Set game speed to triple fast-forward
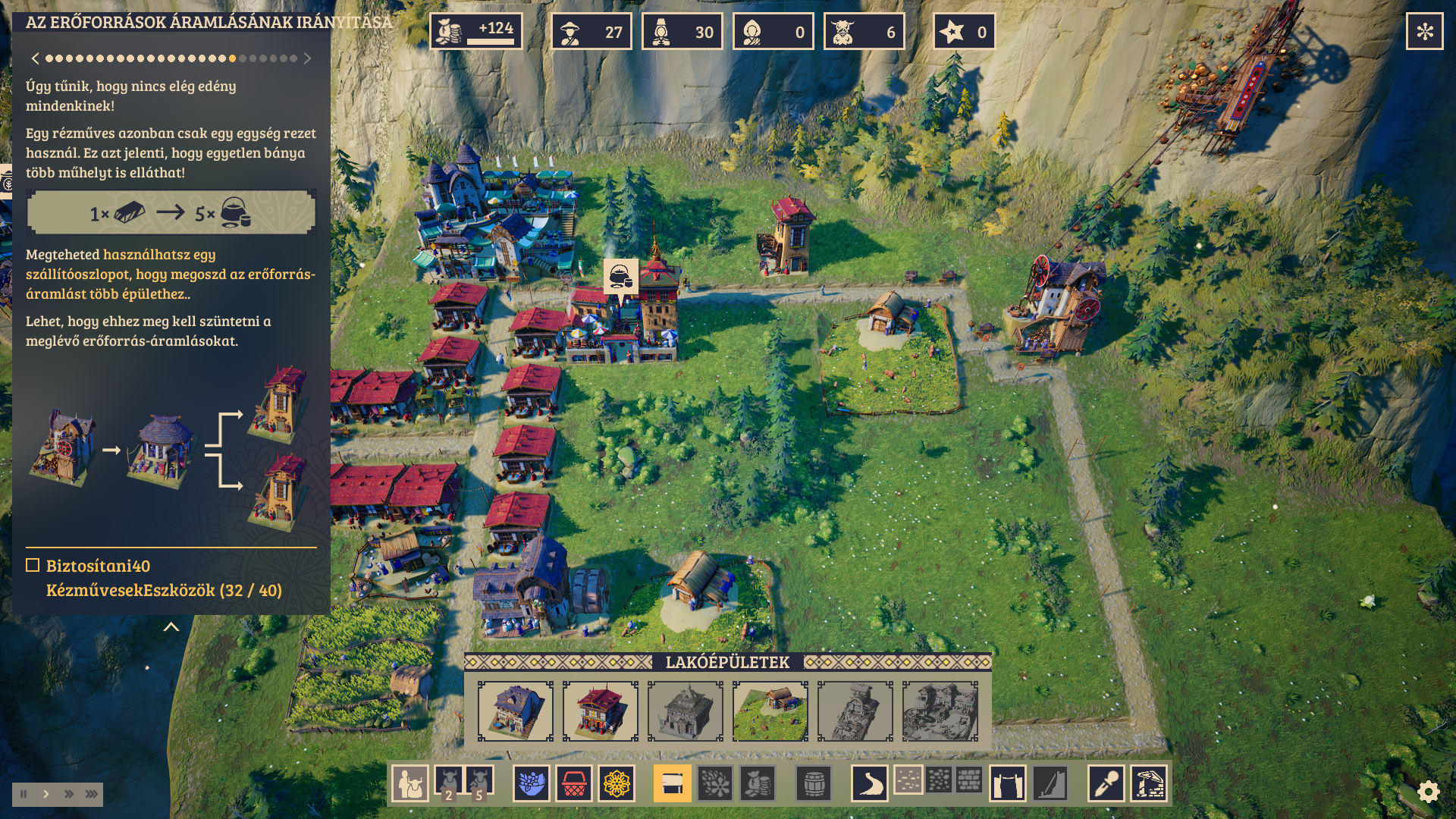Viewport: 1456px width, 819px height. pyautogui.click(x=92, y=794)
